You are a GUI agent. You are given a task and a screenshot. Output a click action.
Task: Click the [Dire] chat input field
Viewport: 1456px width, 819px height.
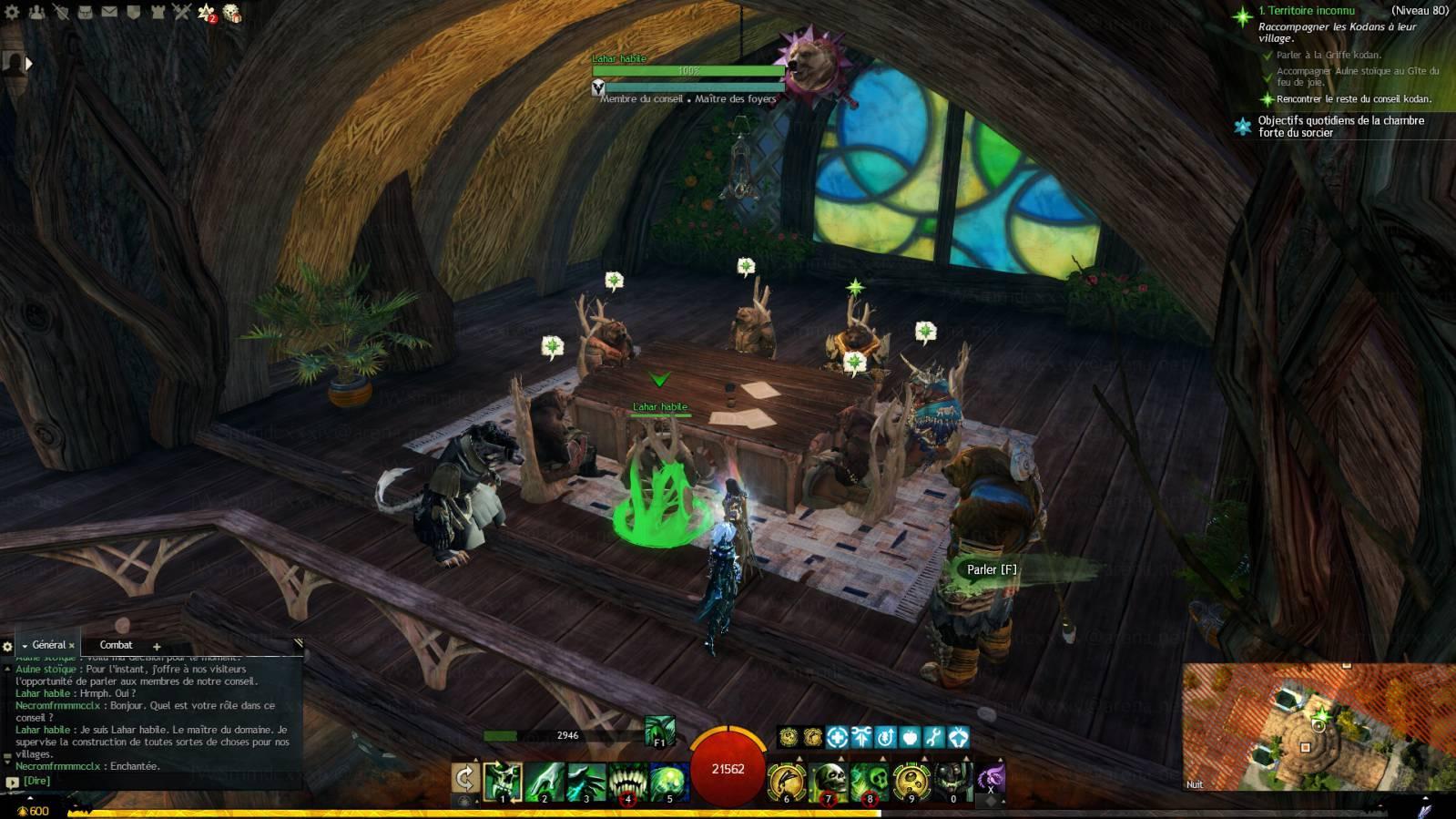[x=155, y=781]
